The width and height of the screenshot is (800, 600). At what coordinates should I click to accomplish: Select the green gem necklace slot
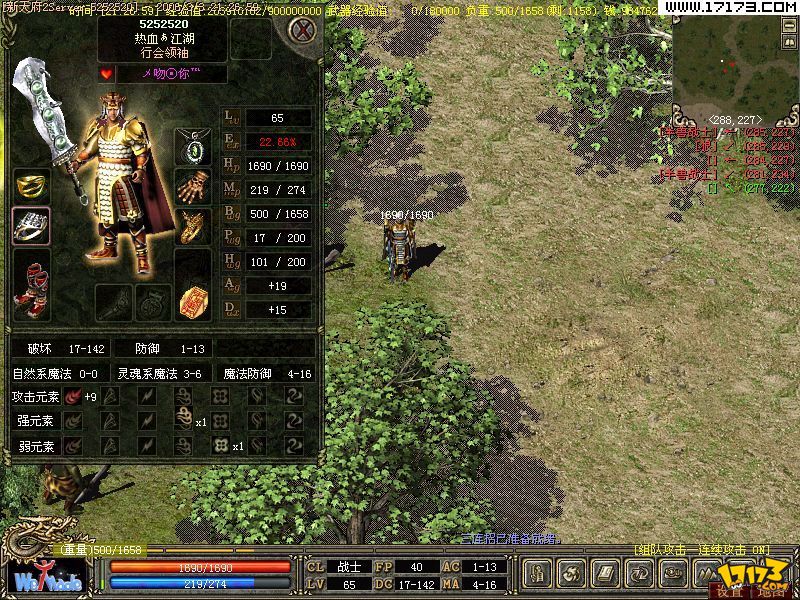(x=192, y=147)
